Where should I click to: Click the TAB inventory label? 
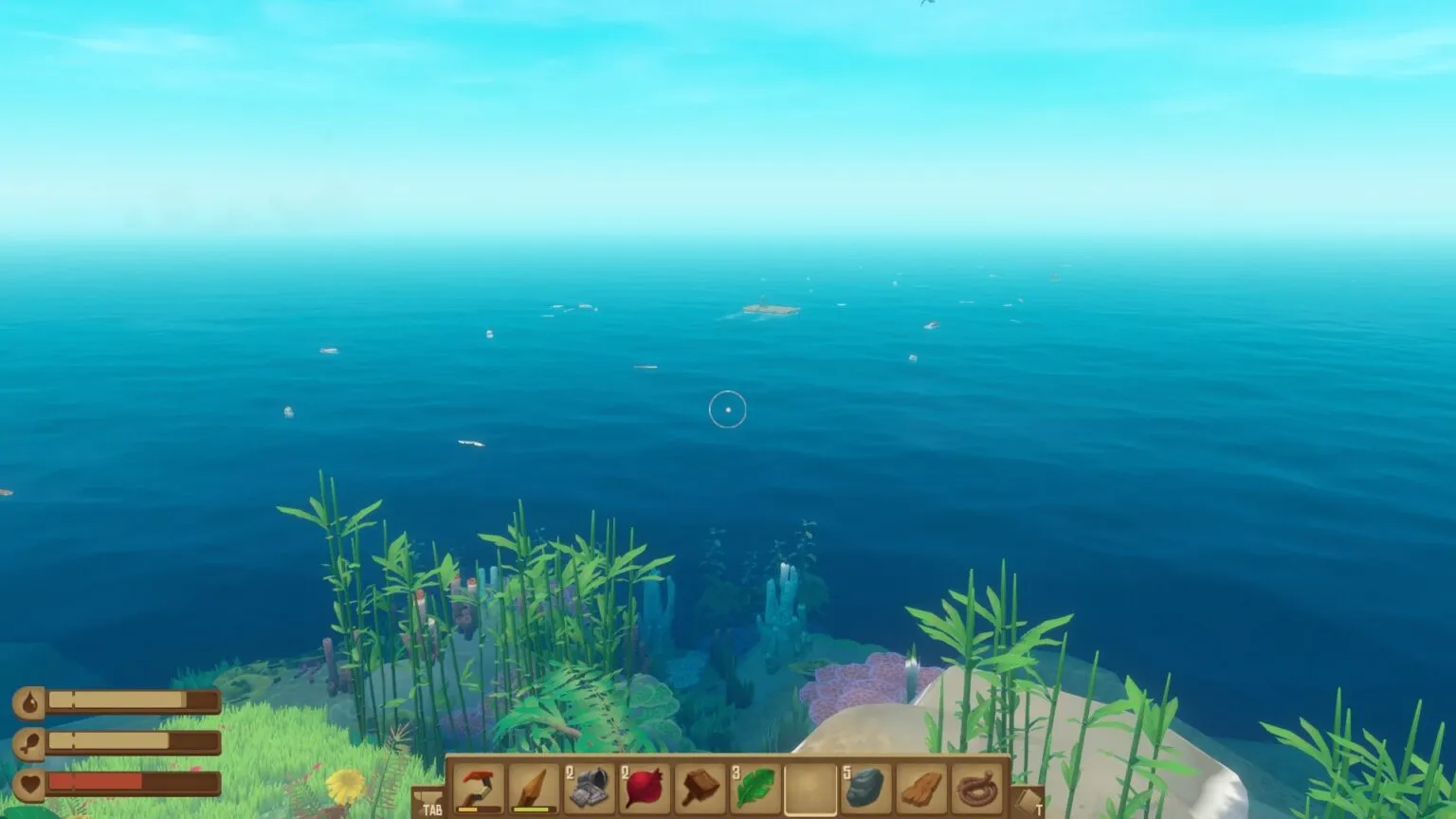pos(432,810)
